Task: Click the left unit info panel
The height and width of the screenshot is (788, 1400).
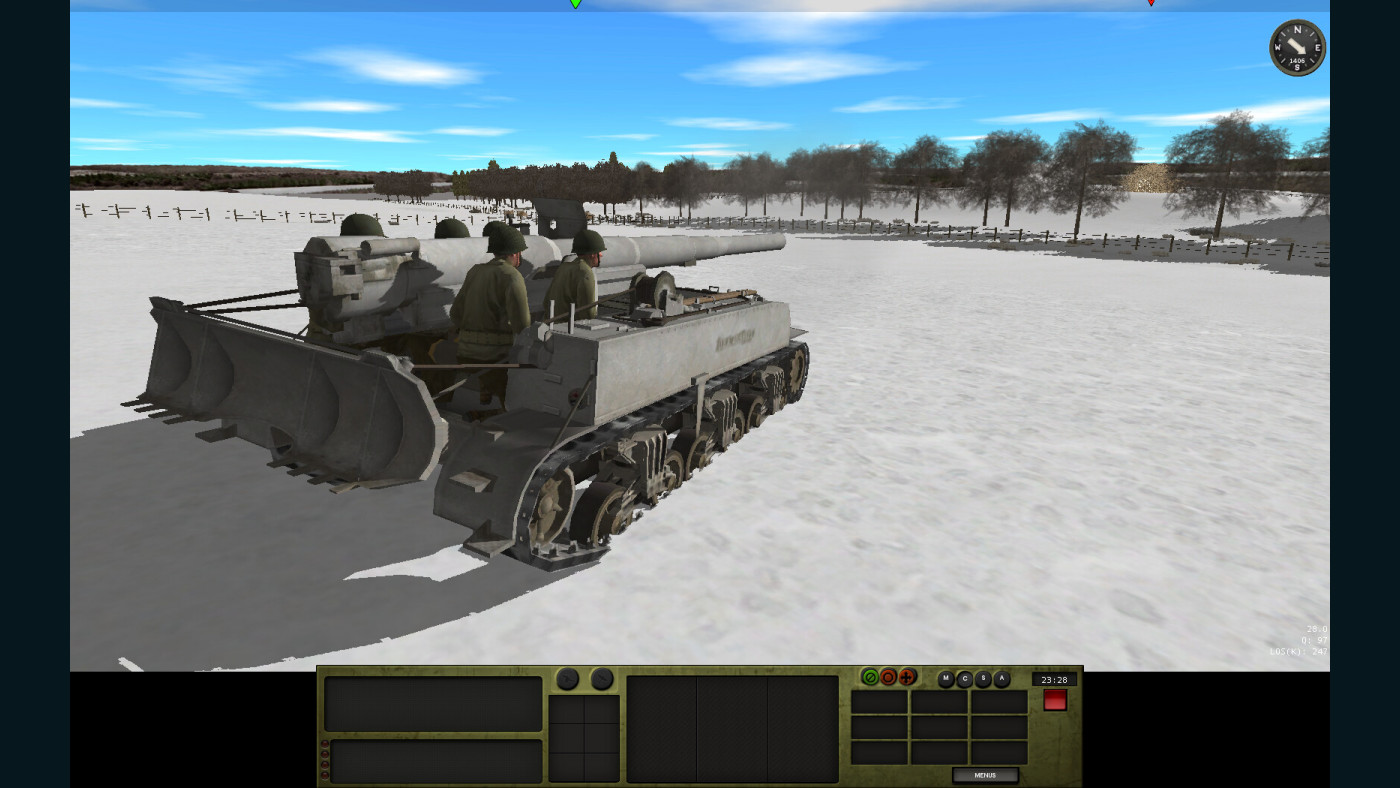Action: [x=432, y=705]
